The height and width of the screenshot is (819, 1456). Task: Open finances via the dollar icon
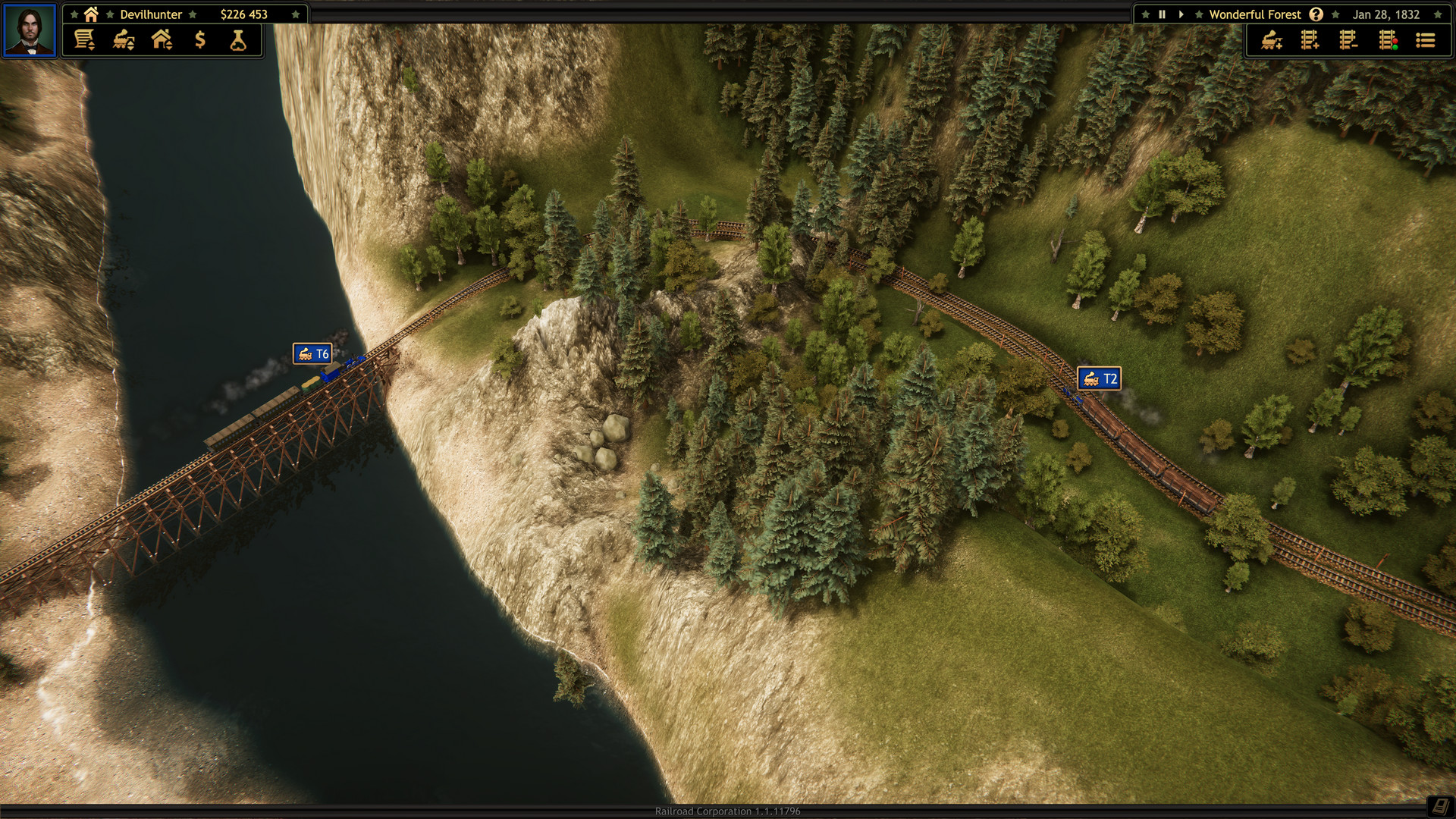tap(199, 40)
